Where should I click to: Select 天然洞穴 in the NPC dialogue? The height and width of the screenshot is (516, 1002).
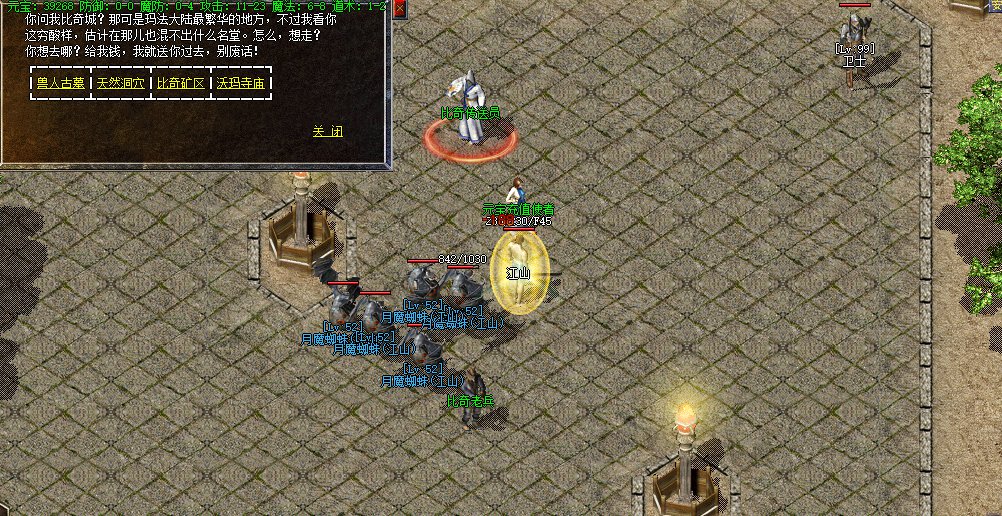point(120,84)
